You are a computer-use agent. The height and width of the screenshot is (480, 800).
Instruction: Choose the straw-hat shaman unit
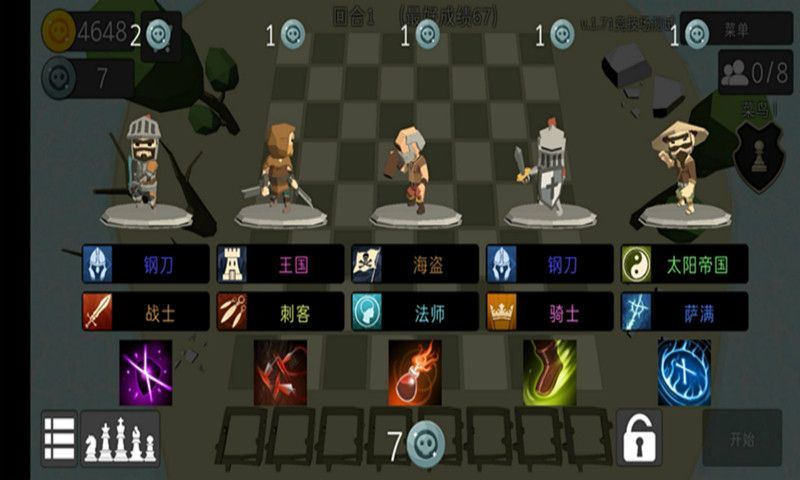(682, 168)
